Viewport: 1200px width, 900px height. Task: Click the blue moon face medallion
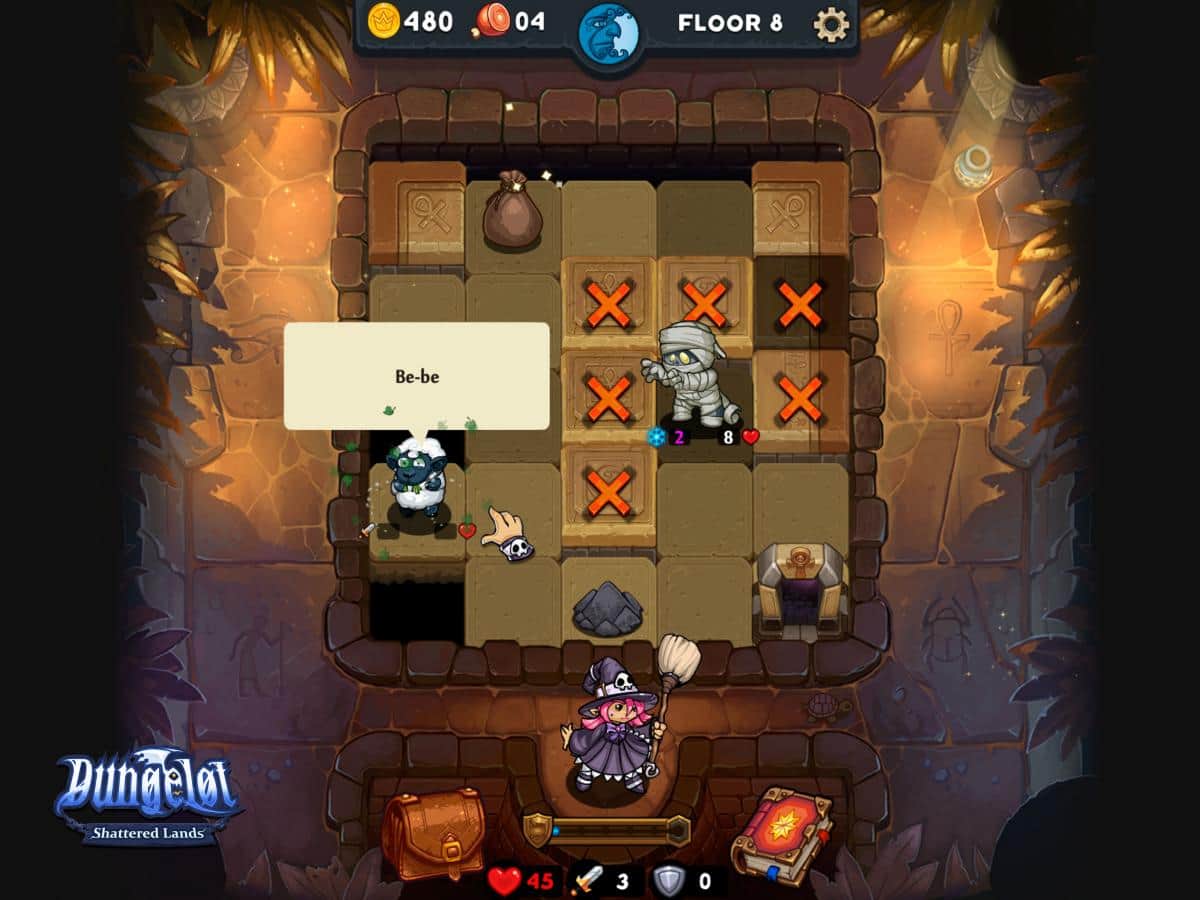(x=608, y=33)
